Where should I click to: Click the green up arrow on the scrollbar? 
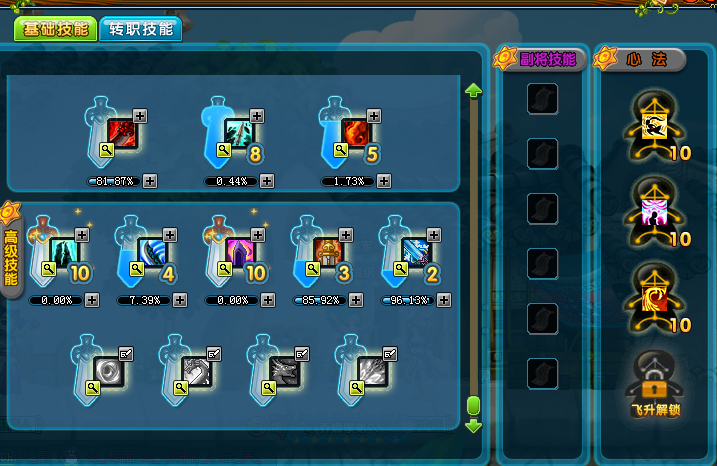(x=474, y=91)
